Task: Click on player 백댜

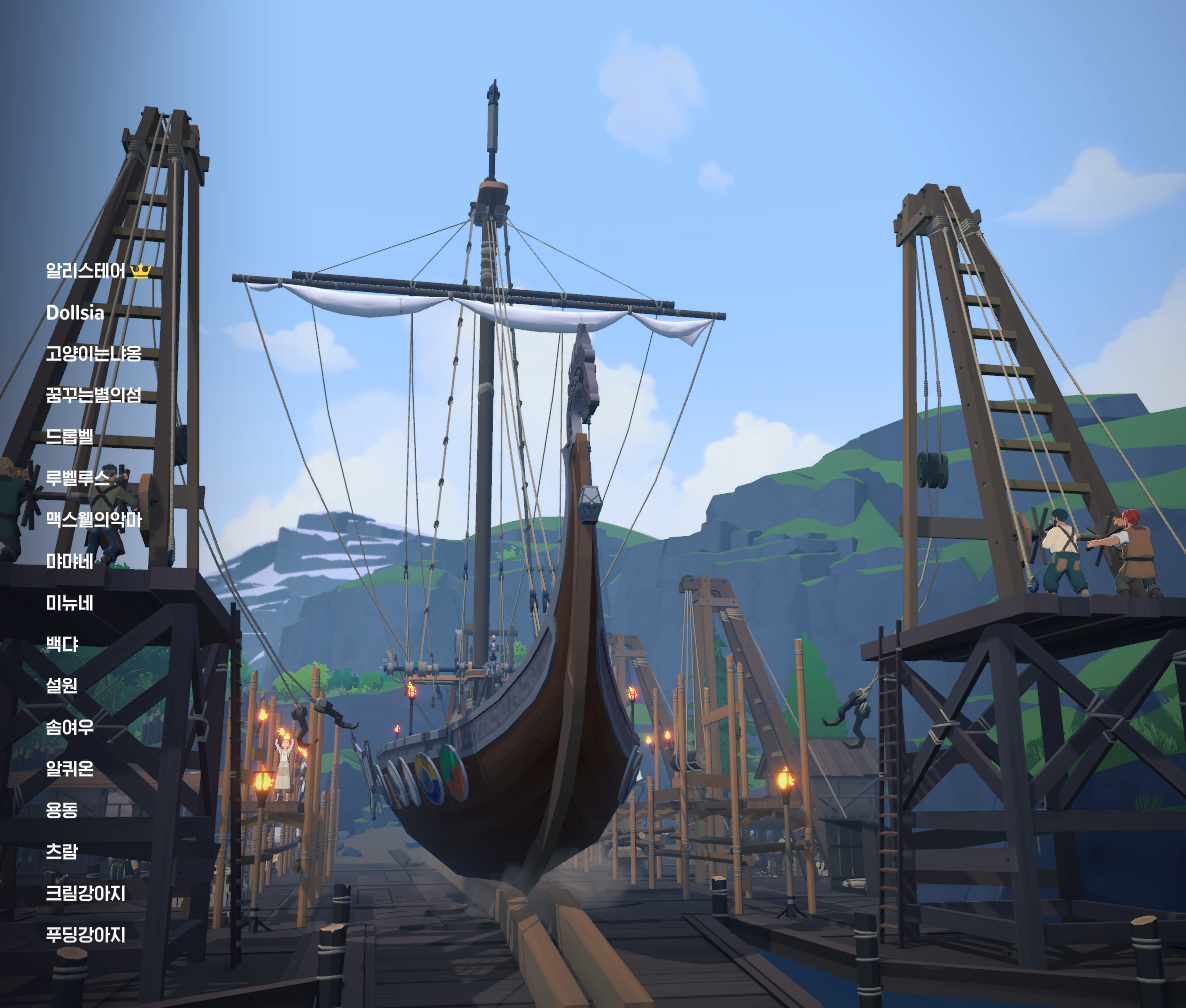Action: (x=62, y=644)
